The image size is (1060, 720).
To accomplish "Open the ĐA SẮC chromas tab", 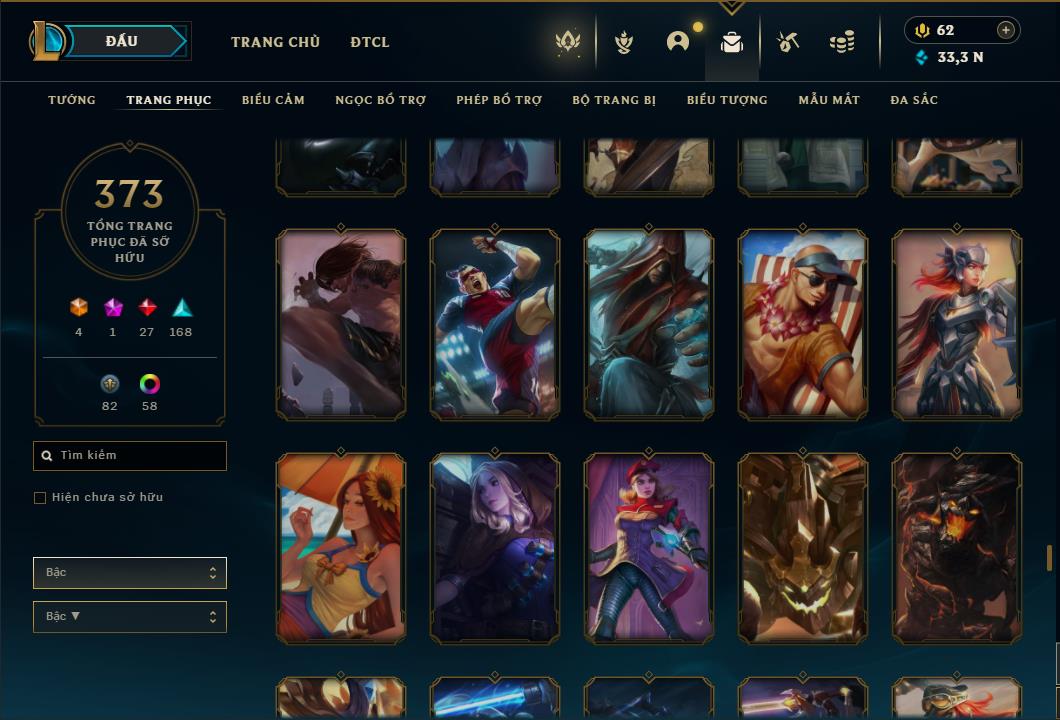I will click(x=914, y=100).
